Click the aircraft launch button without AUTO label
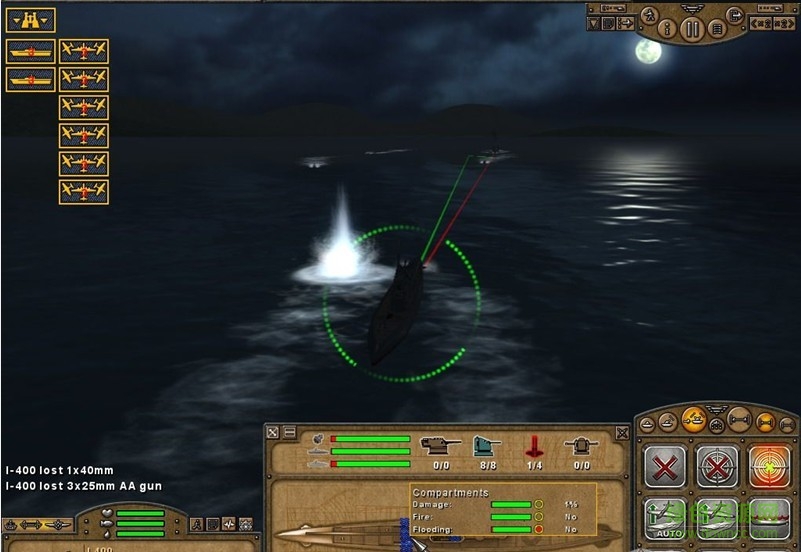Viewport: 801px width, 552px height. [716, 520]
